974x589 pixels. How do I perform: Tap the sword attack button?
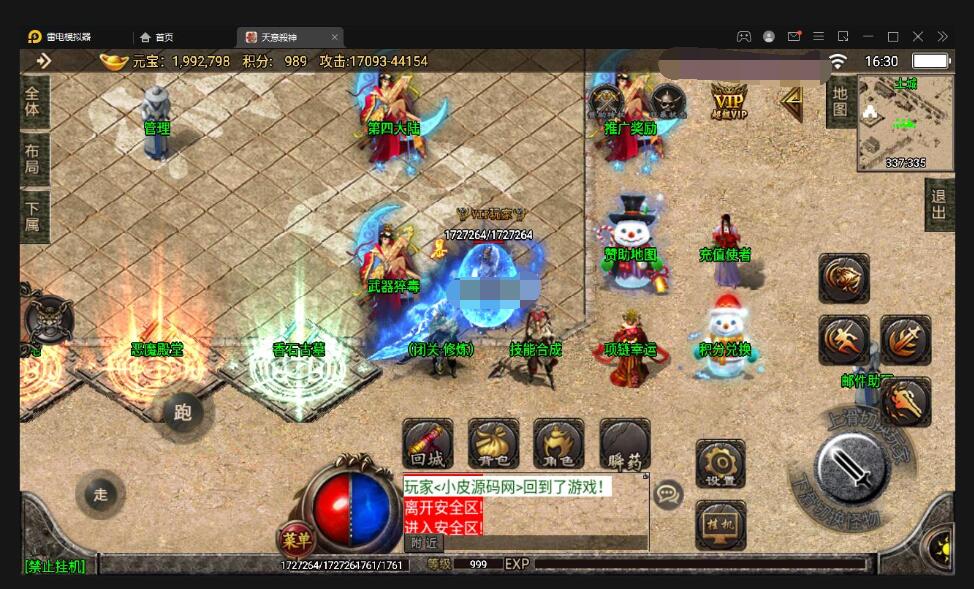[851, 466]
